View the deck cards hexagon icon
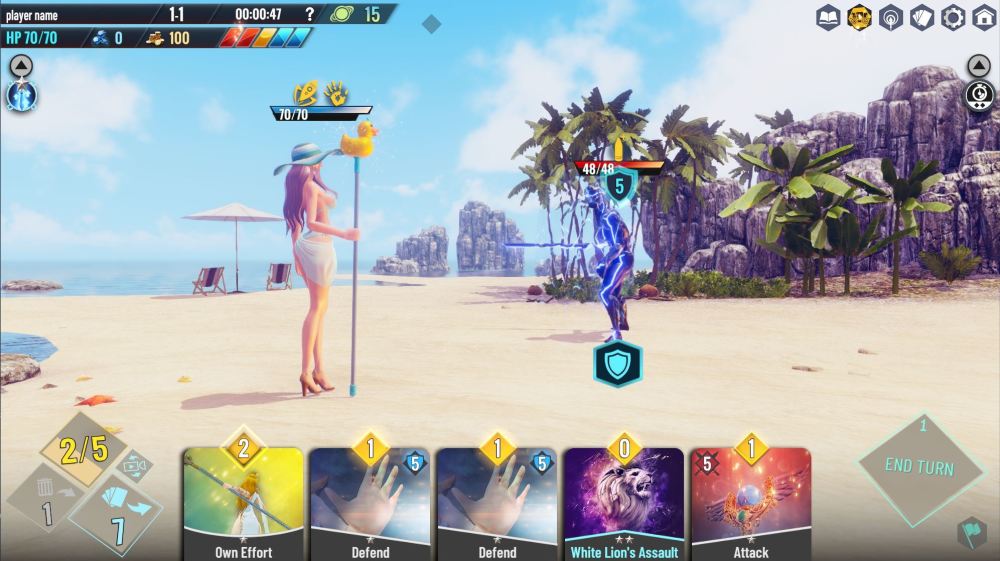 click(922, 17)
